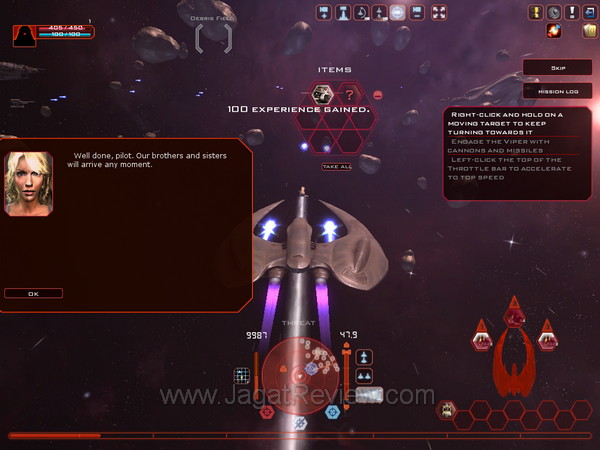Select the two-ship formation icon
This screenshot has height=450, width=600.
364,375
